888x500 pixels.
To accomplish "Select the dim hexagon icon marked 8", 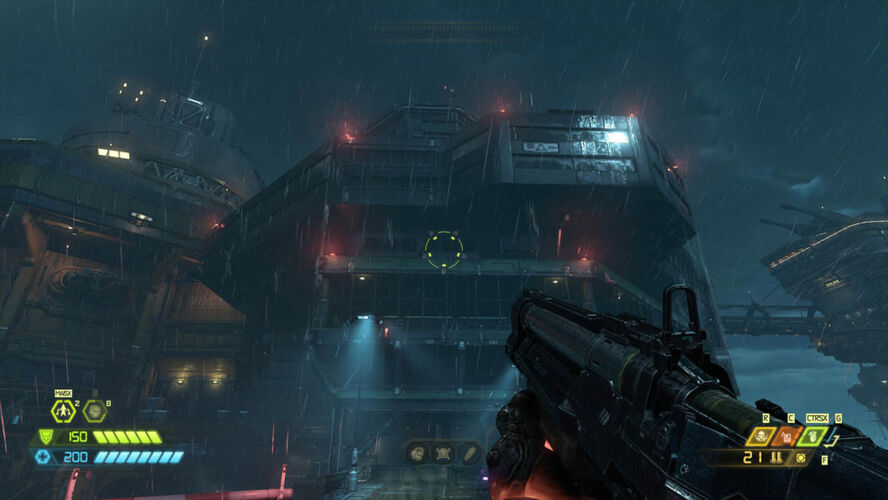I will tap(95, 411).
